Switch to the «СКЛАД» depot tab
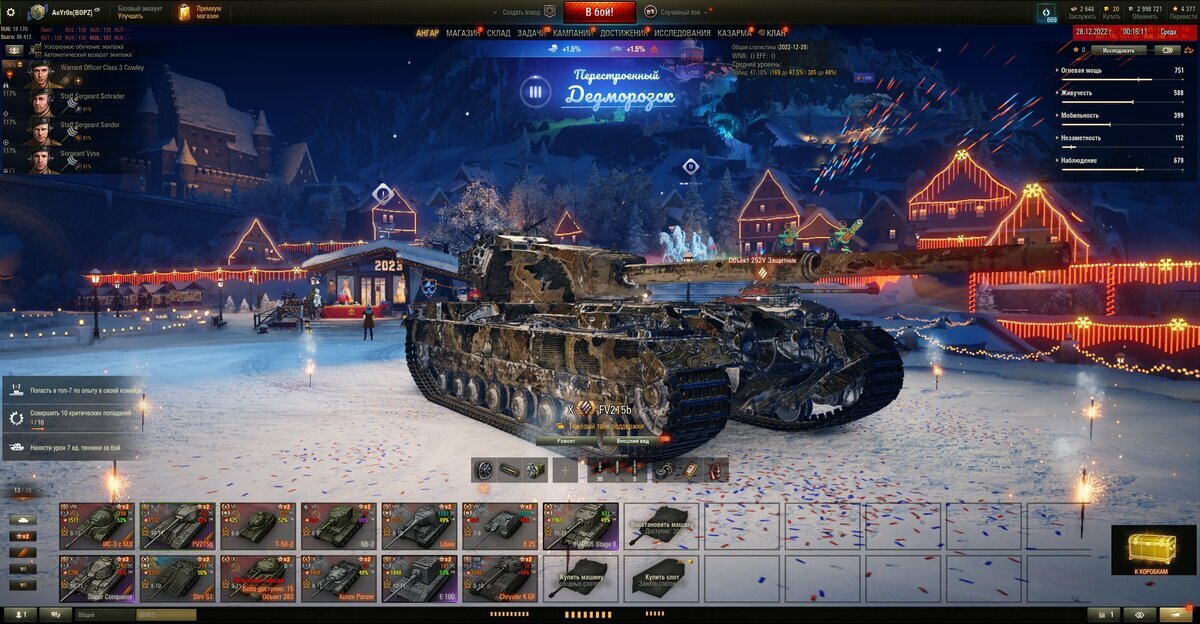1200x624 pixels. [499, 33]
